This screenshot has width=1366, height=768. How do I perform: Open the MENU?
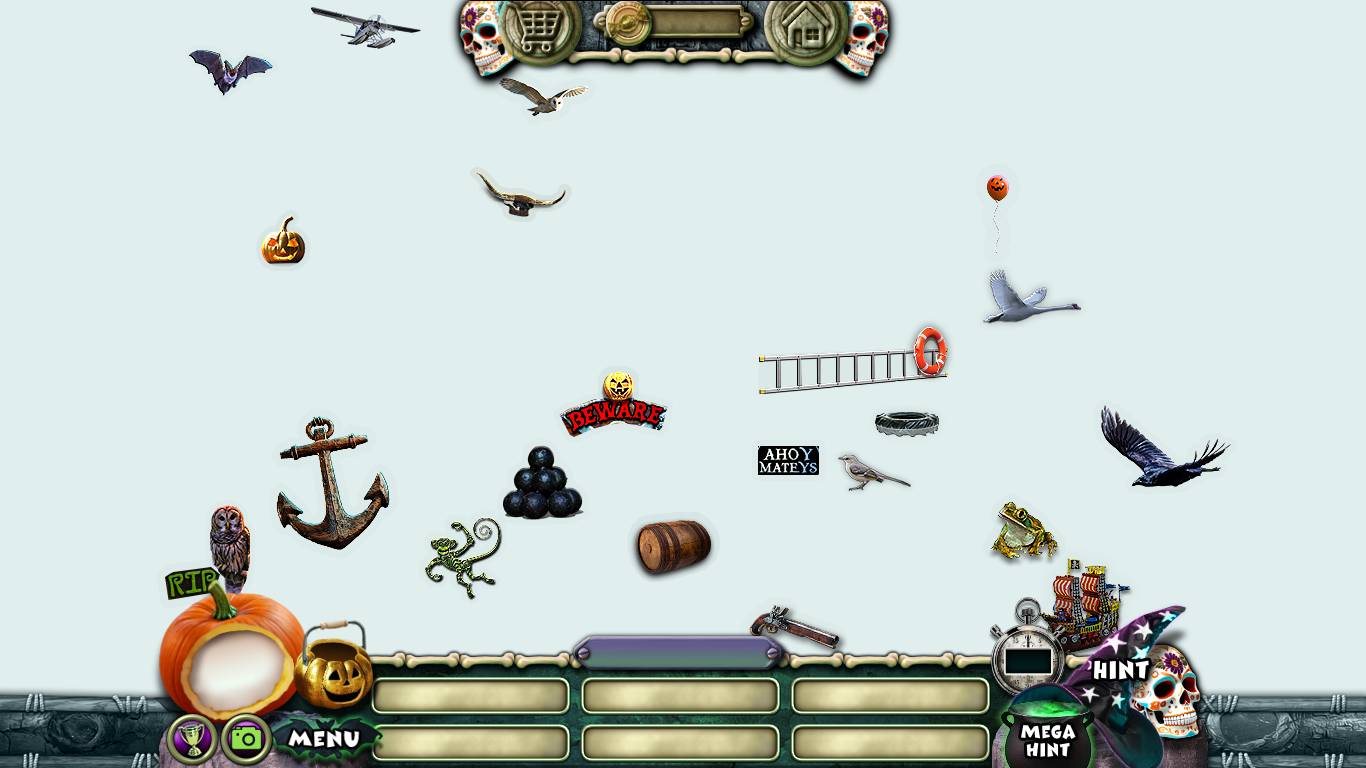click(324, 739)
